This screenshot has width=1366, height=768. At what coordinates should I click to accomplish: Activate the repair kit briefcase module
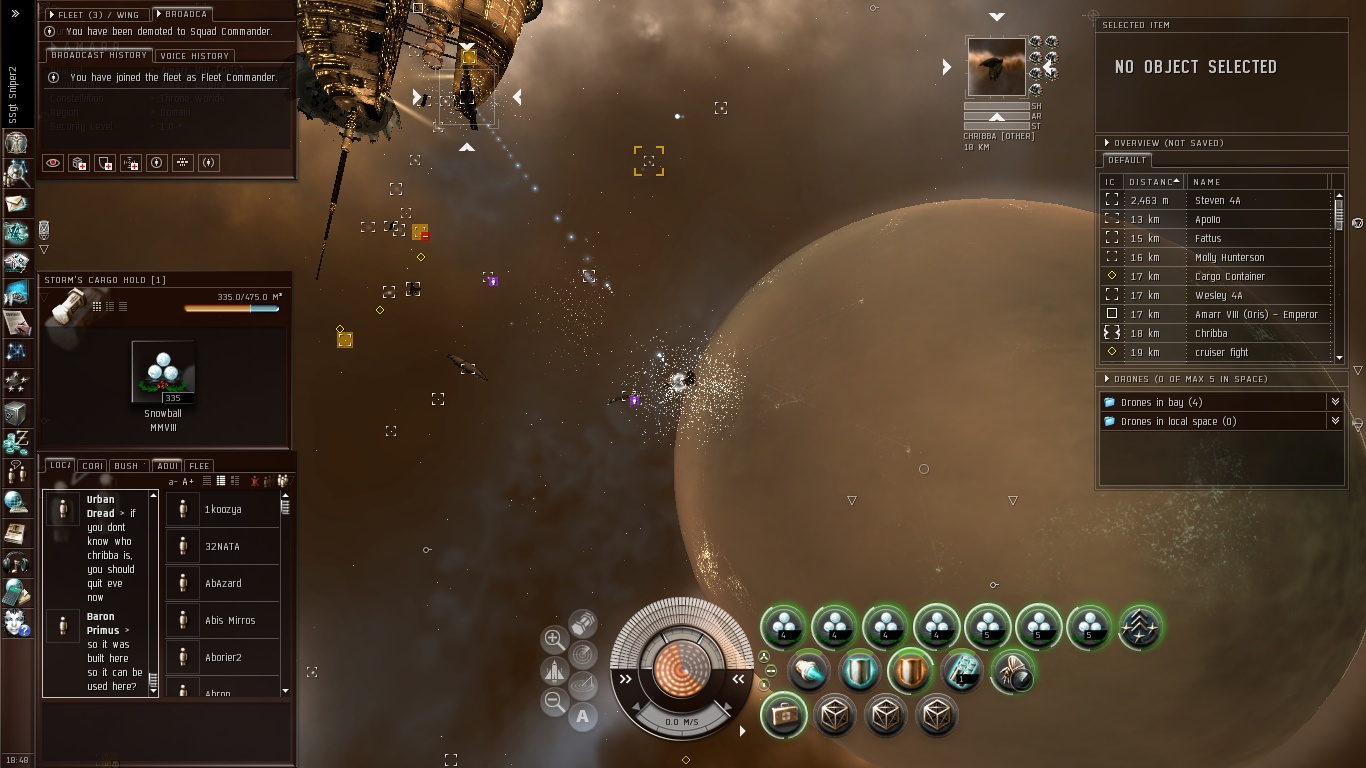pos(783,716)
